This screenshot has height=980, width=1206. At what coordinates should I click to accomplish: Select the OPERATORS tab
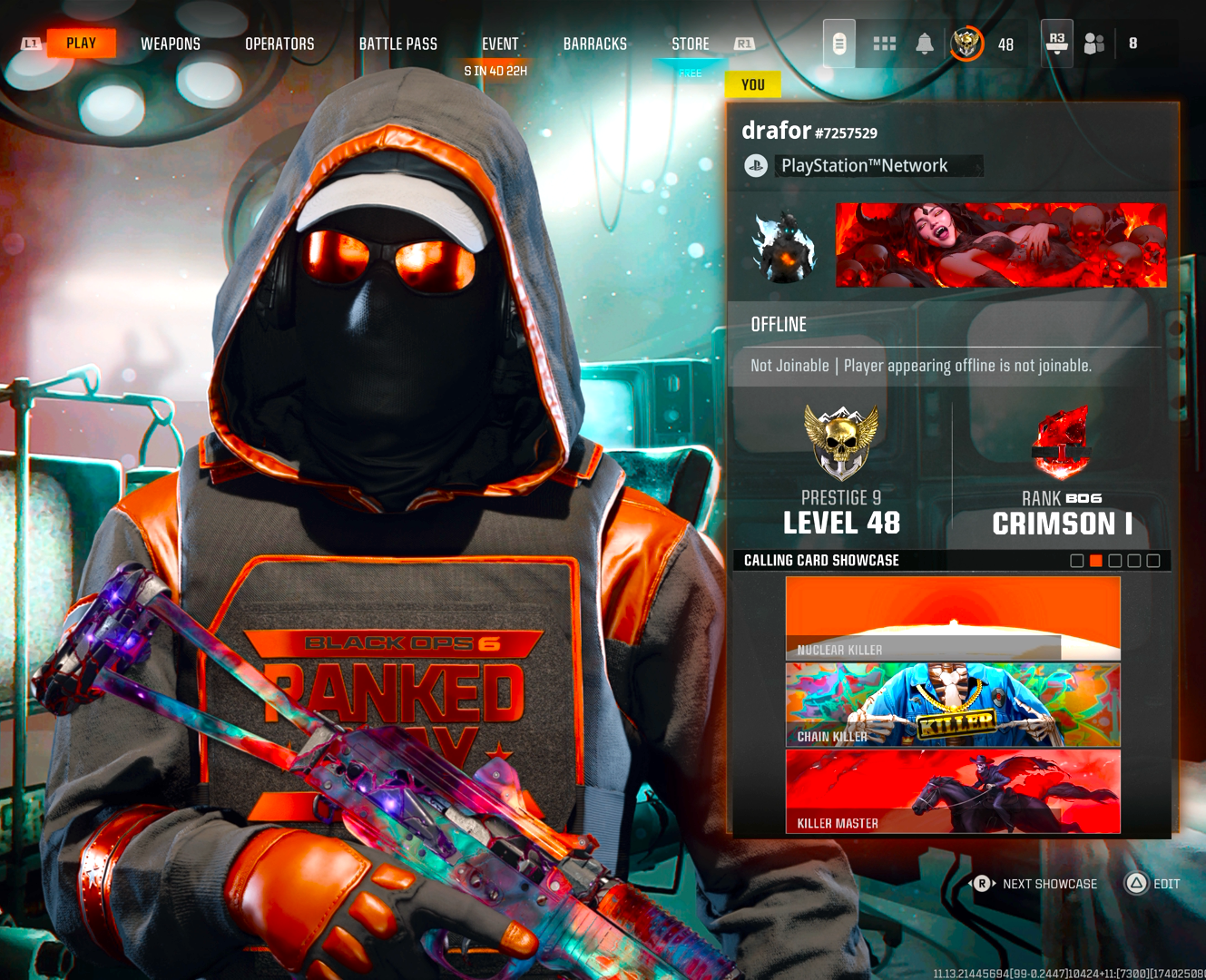tap(279, 44)
